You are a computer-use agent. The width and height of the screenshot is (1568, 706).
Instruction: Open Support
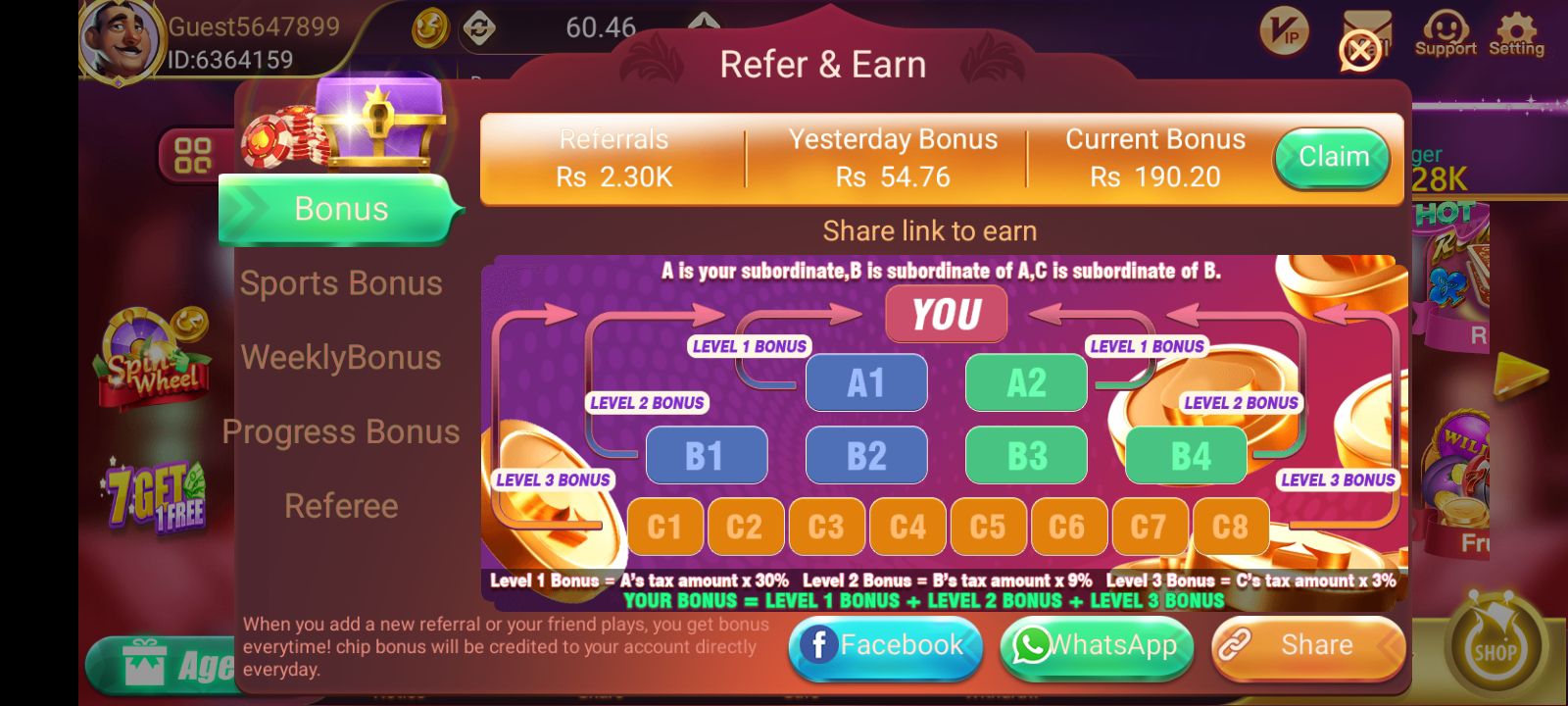tap(1445, 29)
